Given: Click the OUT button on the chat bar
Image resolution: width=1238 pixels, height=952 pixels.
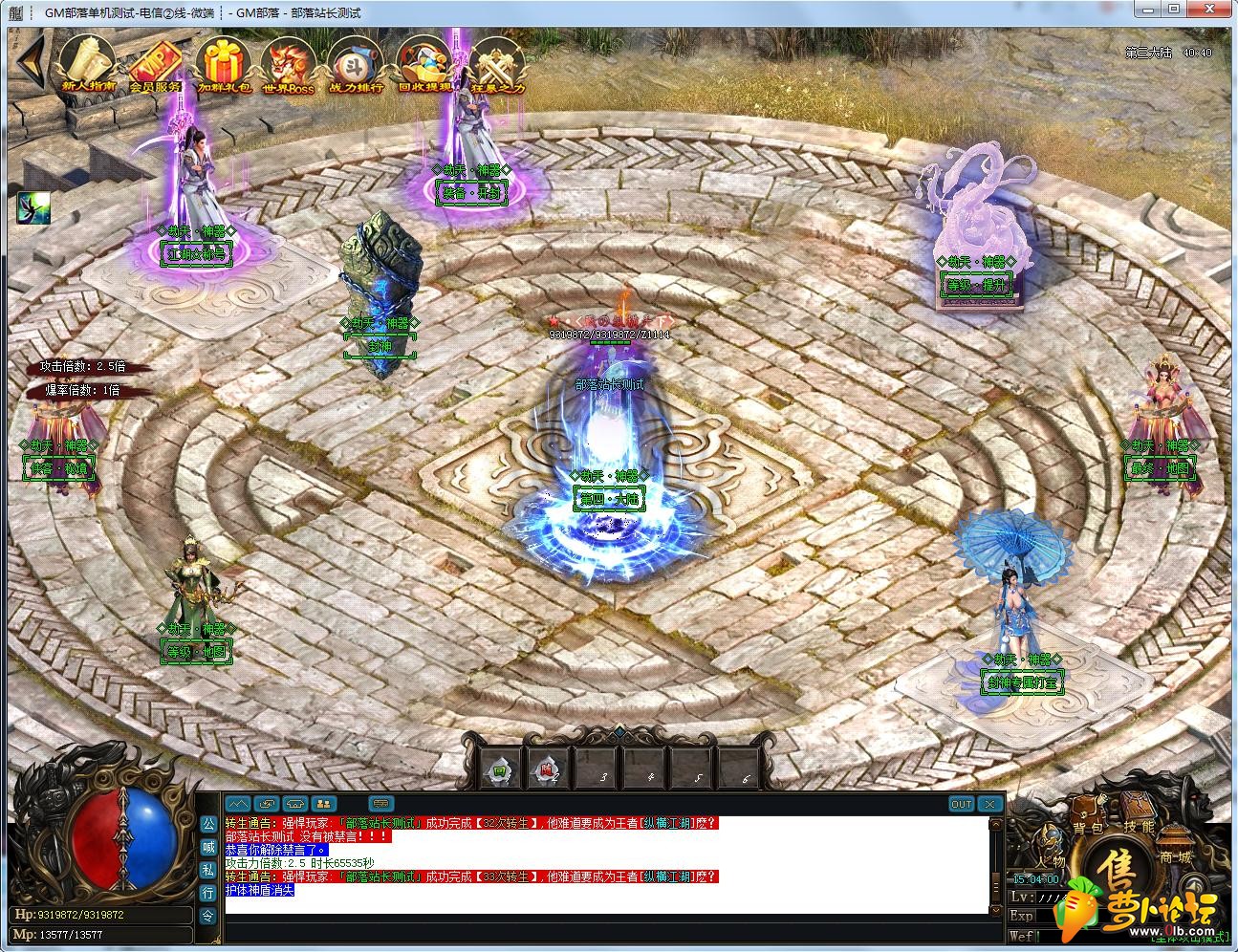Looking at the screenshot, I should click(x=961, y=804).
